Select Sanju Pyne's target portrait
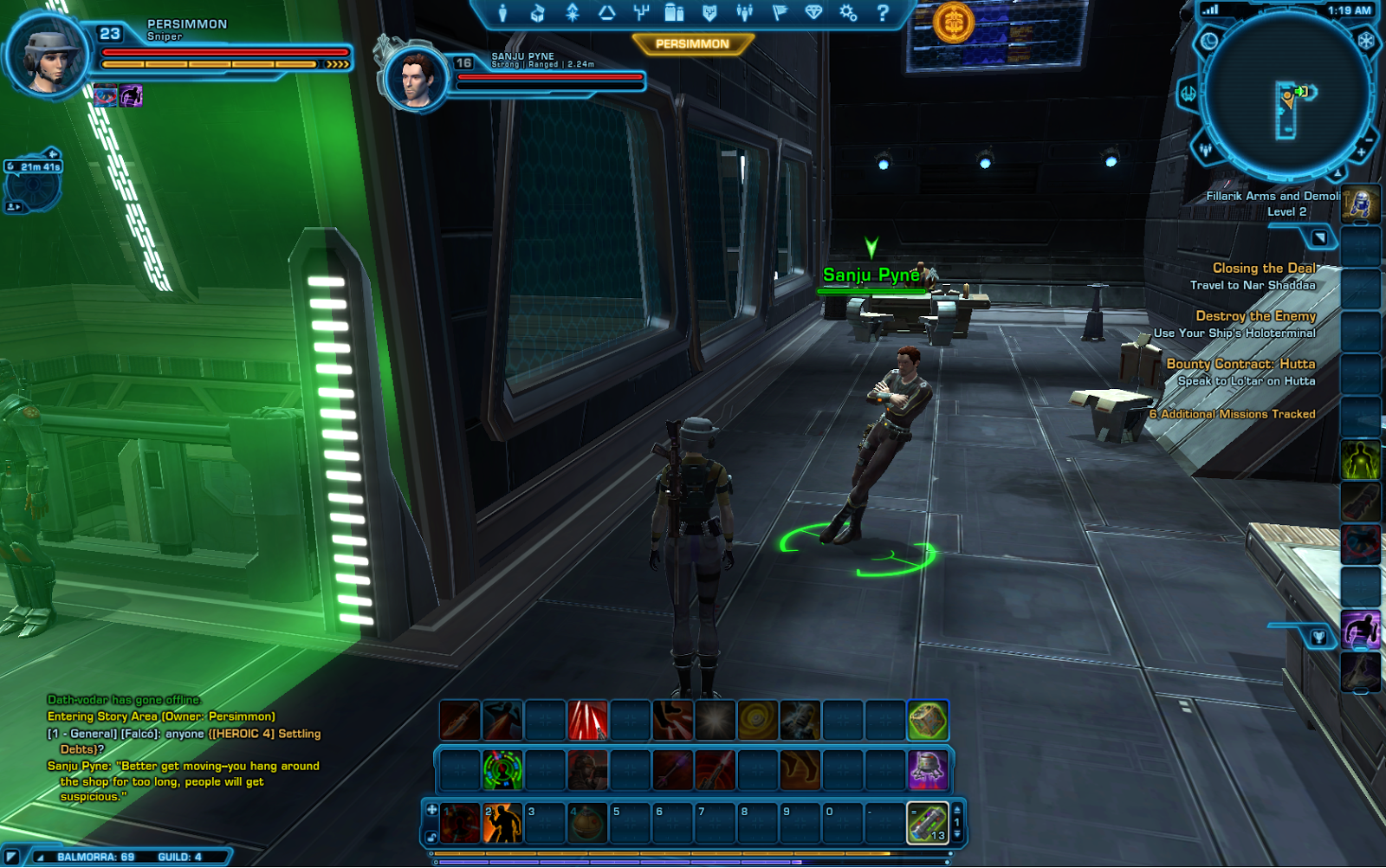 (x=416, y=79)
